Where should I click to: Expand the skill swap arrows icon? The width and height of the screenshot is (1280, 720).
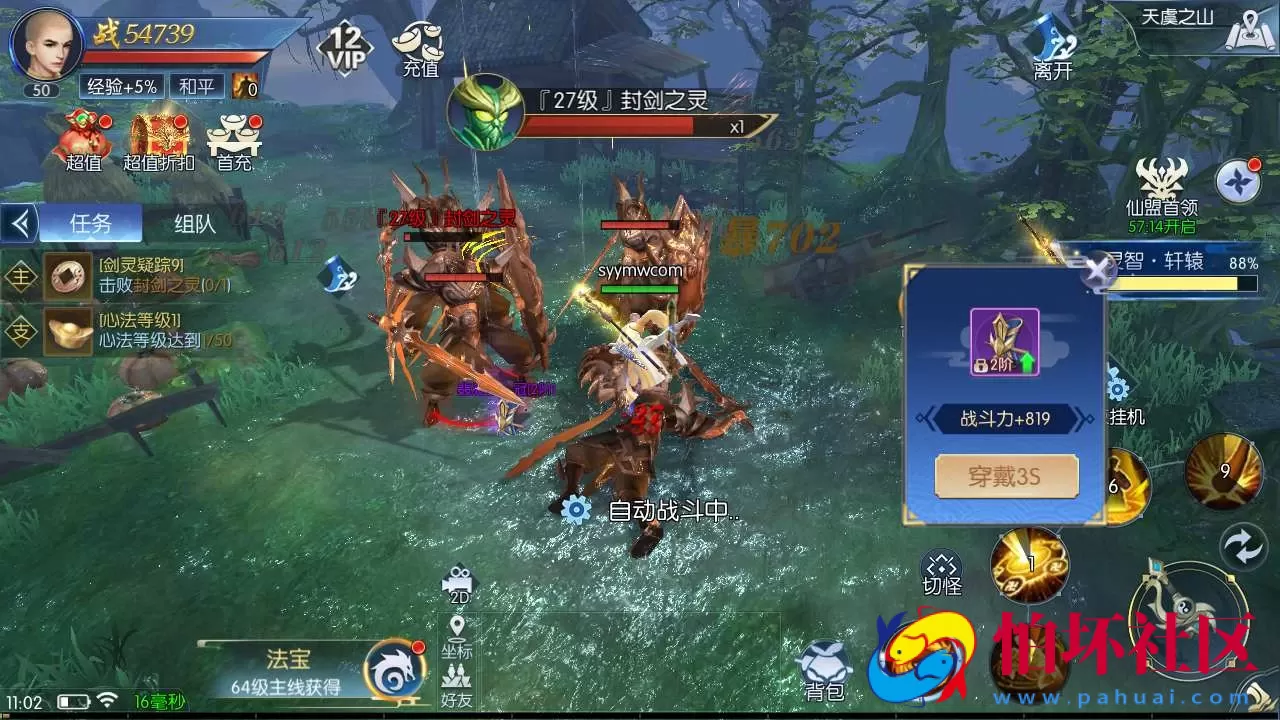[1243, 548]
